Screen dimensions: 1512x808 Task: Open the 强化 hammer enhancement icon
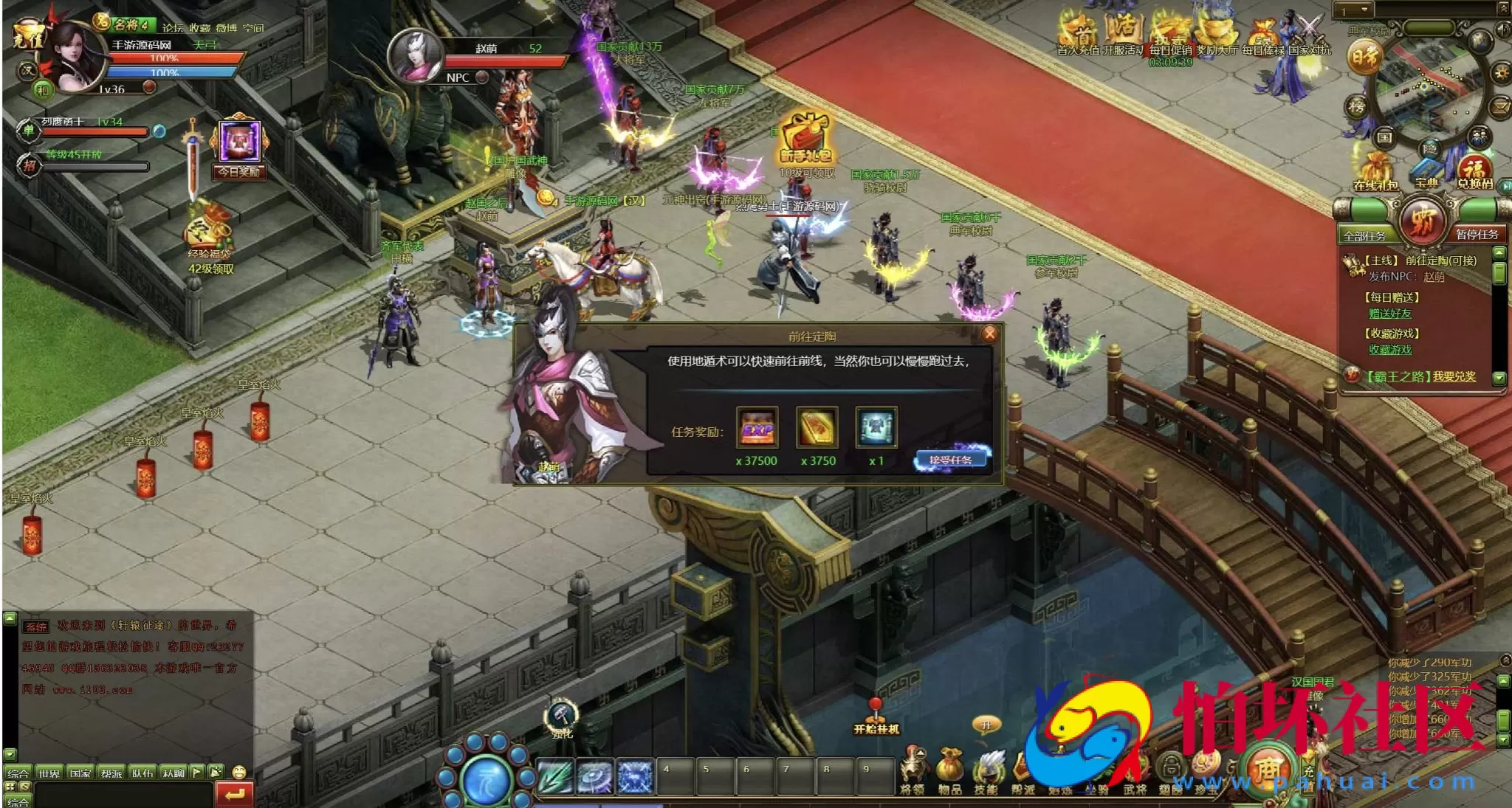(561, 718)
